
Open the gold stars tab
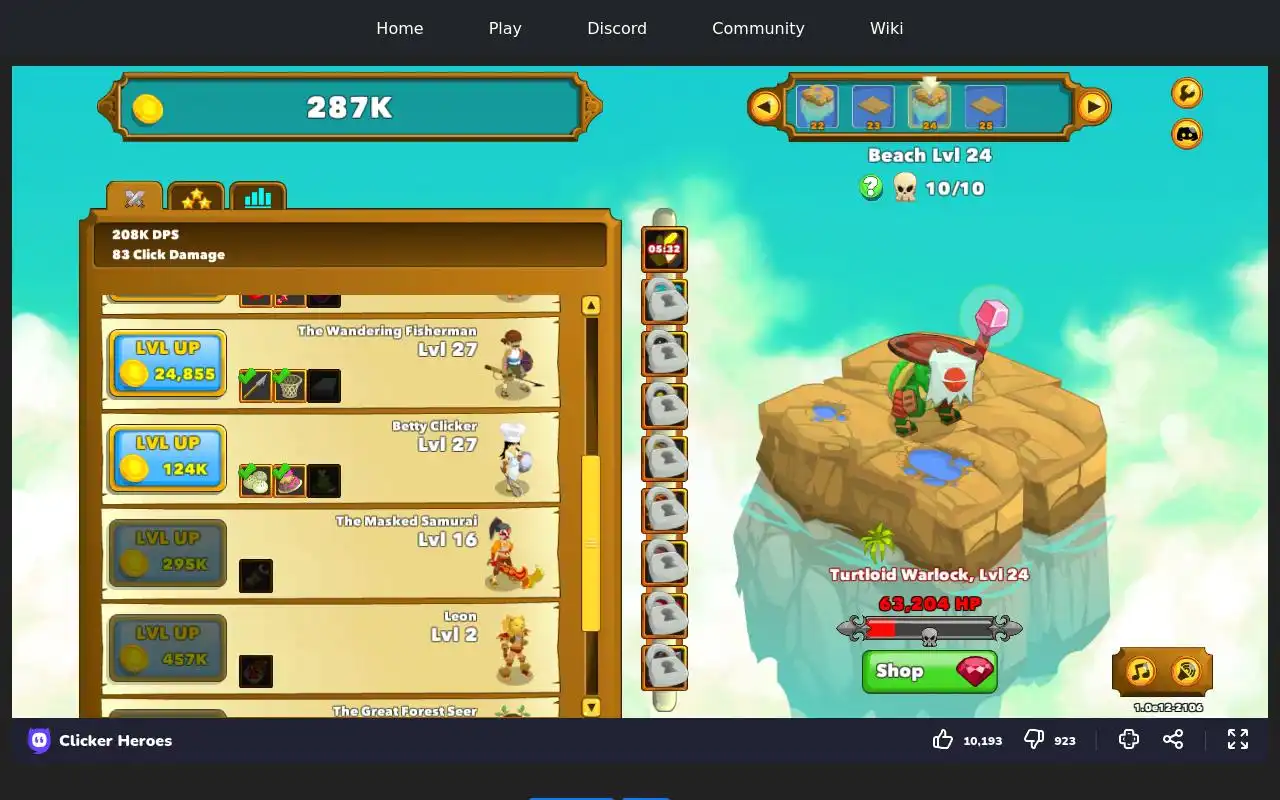[196, 198]
